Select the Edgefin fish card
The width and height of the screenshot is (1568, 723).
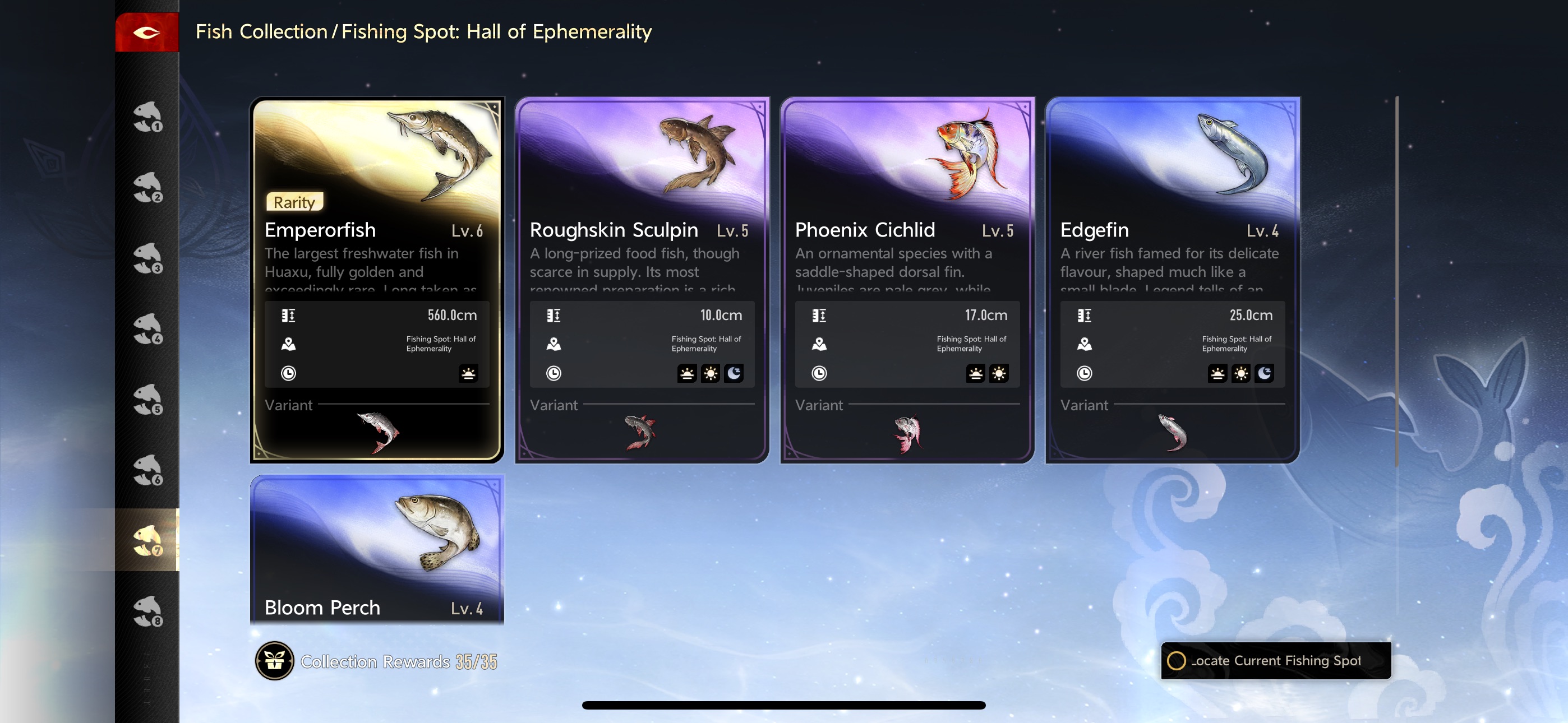coord(1172,243)
